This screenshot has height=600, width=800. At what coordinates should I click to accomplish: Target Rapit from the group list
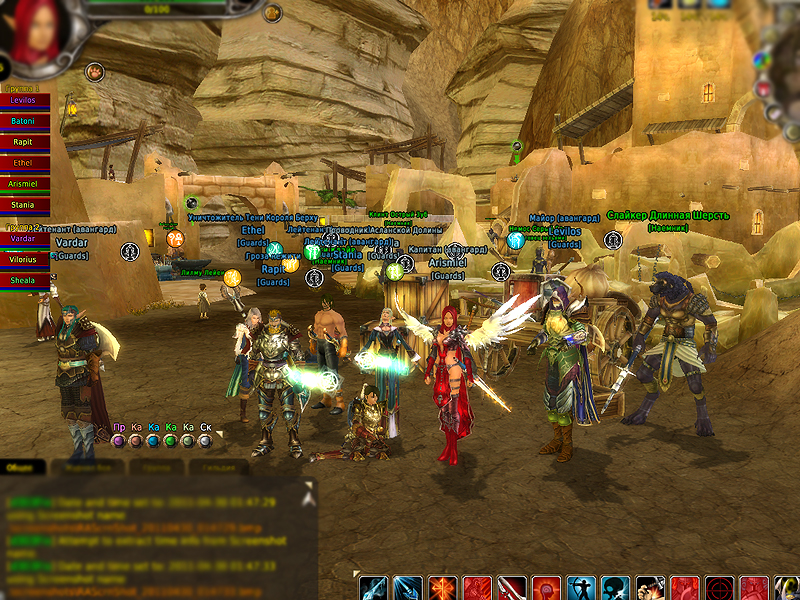23,142
